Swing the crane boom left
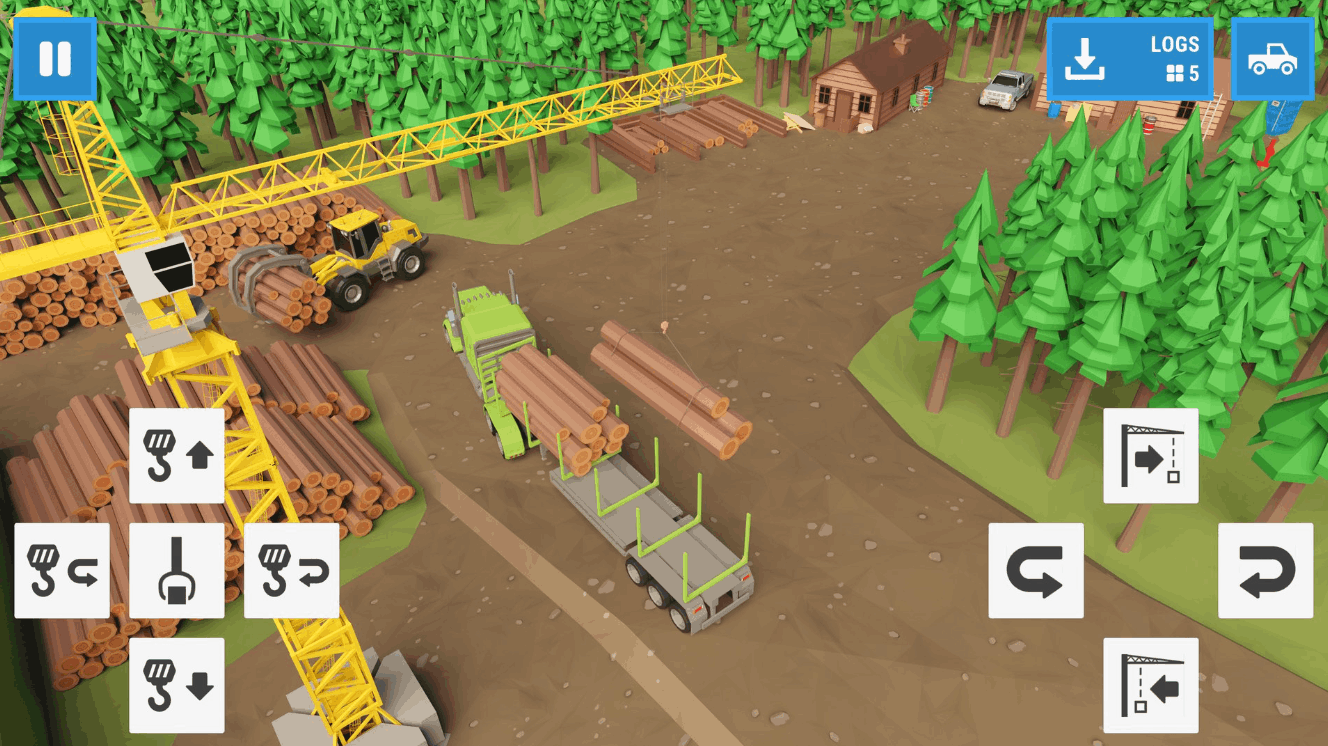This screenshot has width=1328, height=746. click(1036, 571)
